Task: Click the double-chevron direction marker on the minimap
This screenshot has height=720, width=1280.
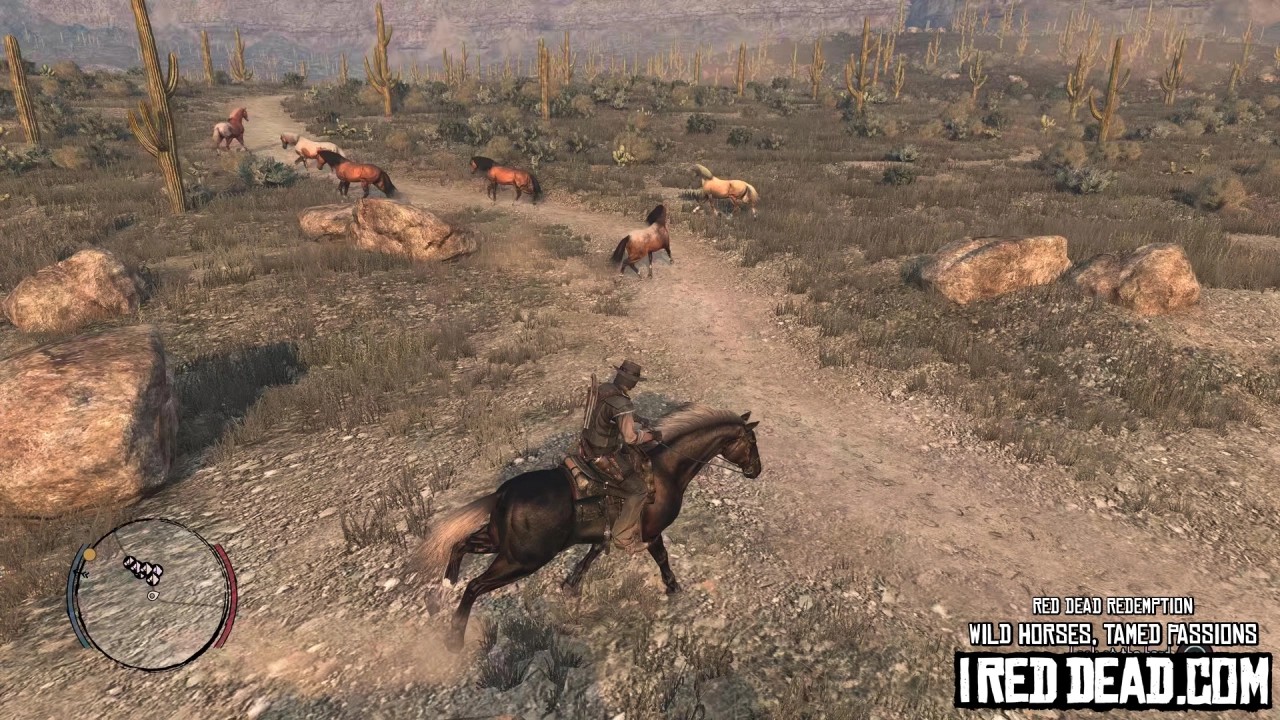Action: tap(83, 573)
